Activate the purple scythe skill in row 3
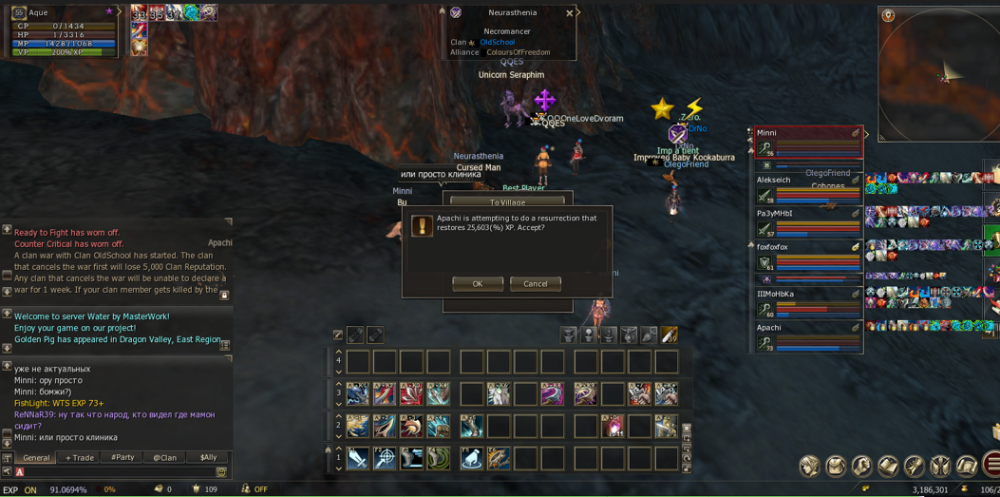The height and width of the screenshot is (497, 1000). 552,394
